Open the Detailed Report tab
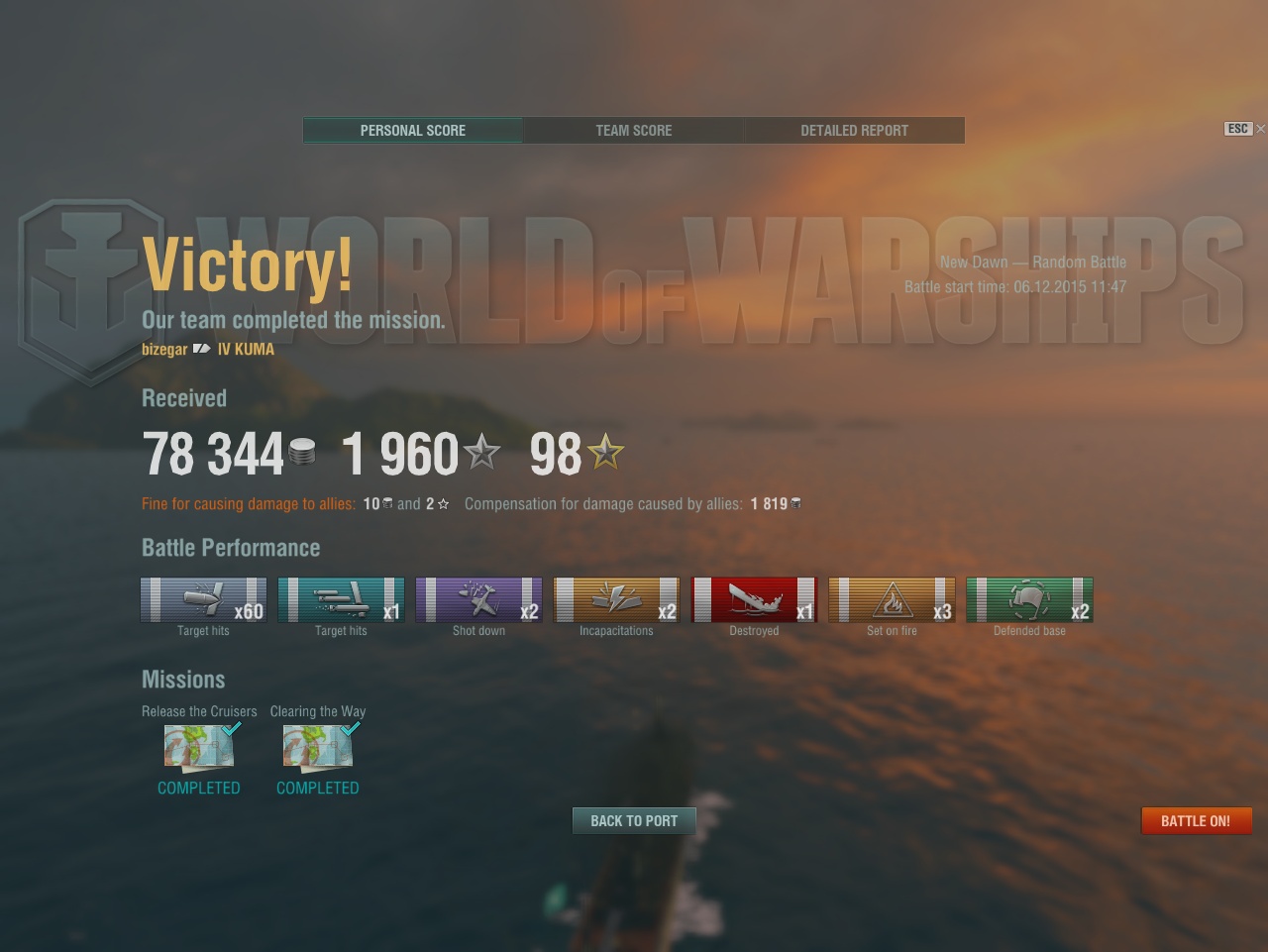1268x952 pixels. point(854,130)
